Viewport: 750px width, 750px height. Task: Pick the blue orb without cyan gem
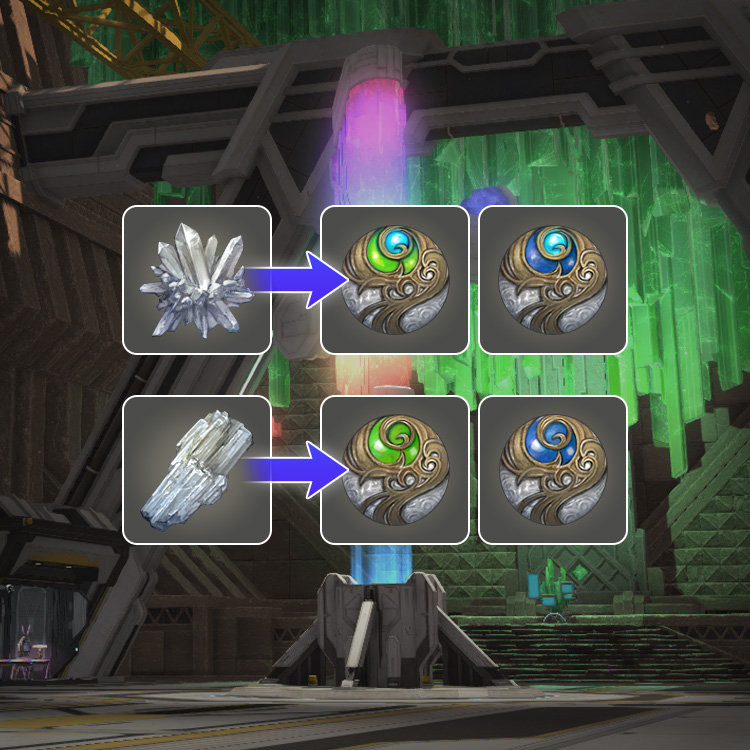pos(552,470)
